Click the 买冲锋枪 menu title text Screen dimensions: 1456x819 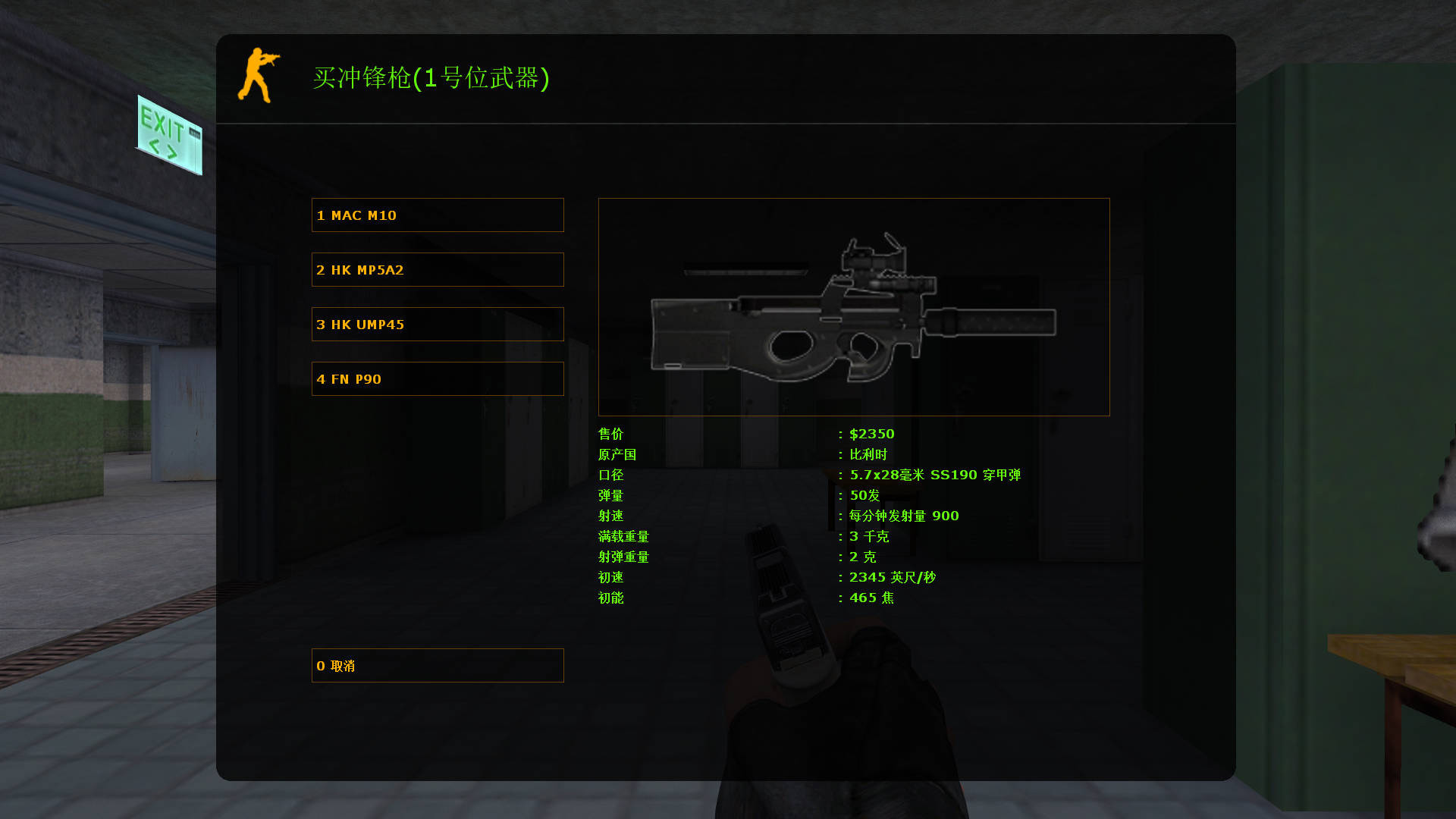[432, 78]
